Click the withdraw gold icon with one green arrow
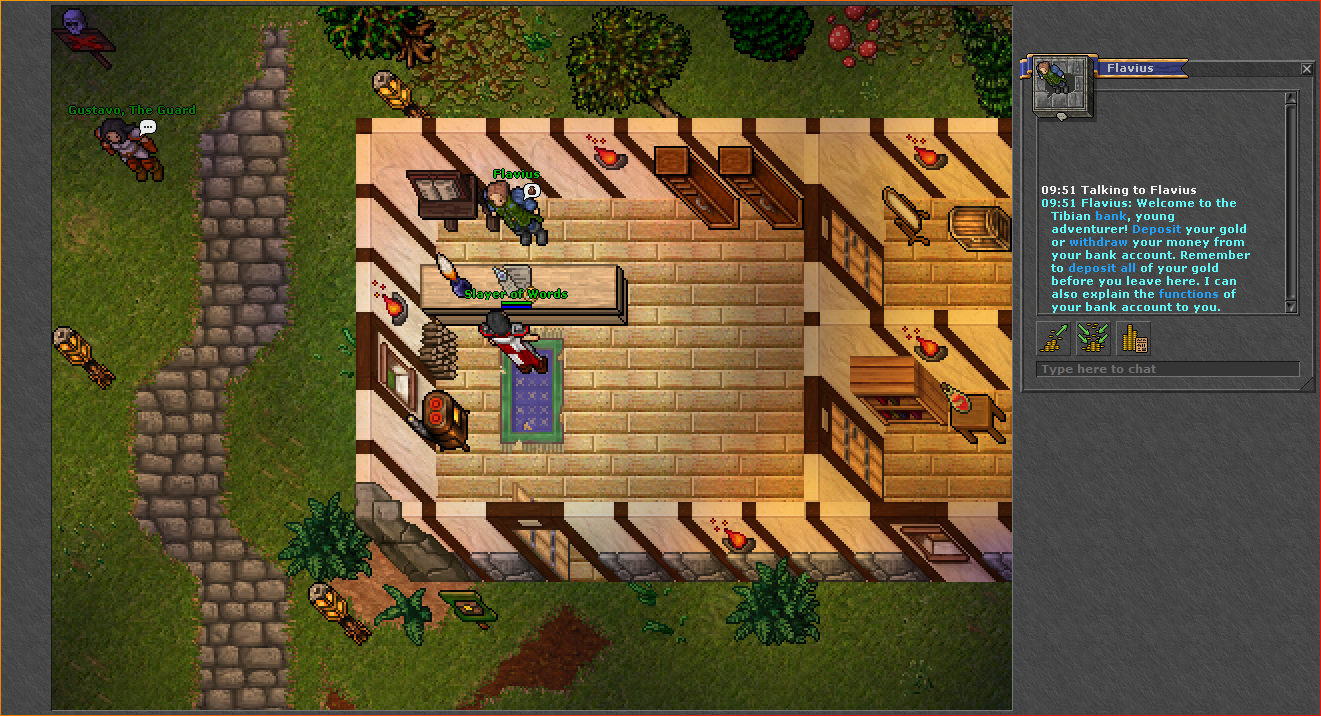 pyautogui.click(x=1054, y=338)
